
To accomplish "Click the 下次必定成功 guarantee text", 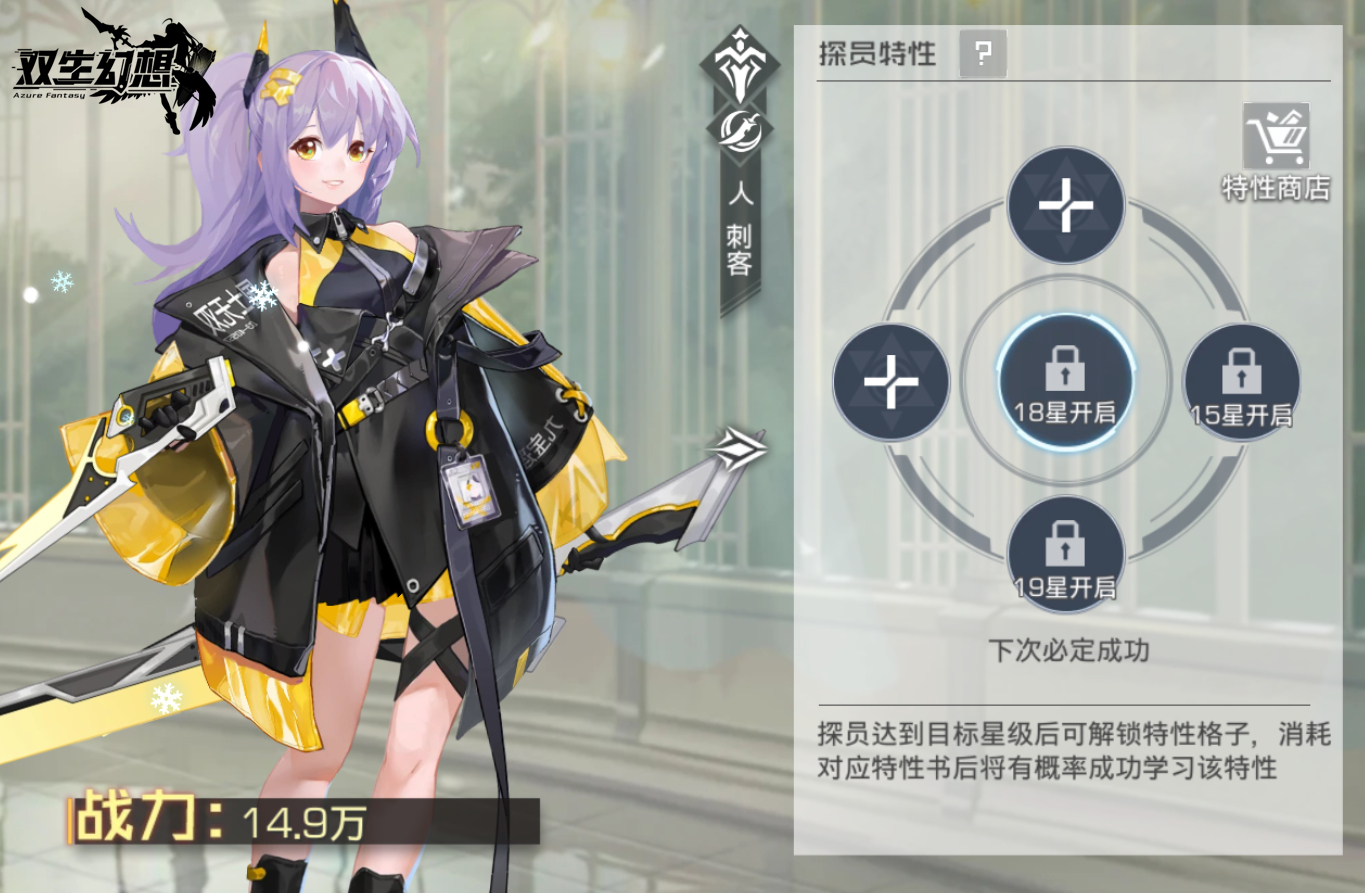I will (1066, 647).
